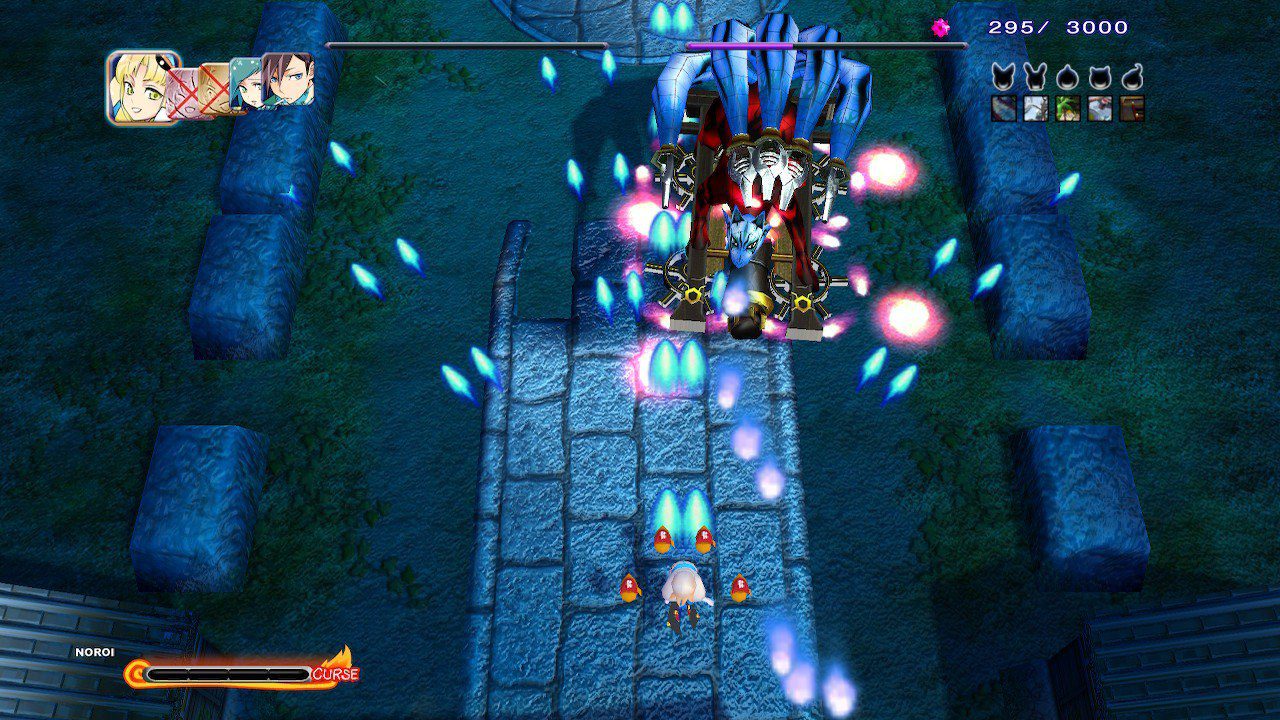Click the brown candlelit stage thumbnail
The height and width of the screenshot is (720, 1280).
coord(1132,109)
